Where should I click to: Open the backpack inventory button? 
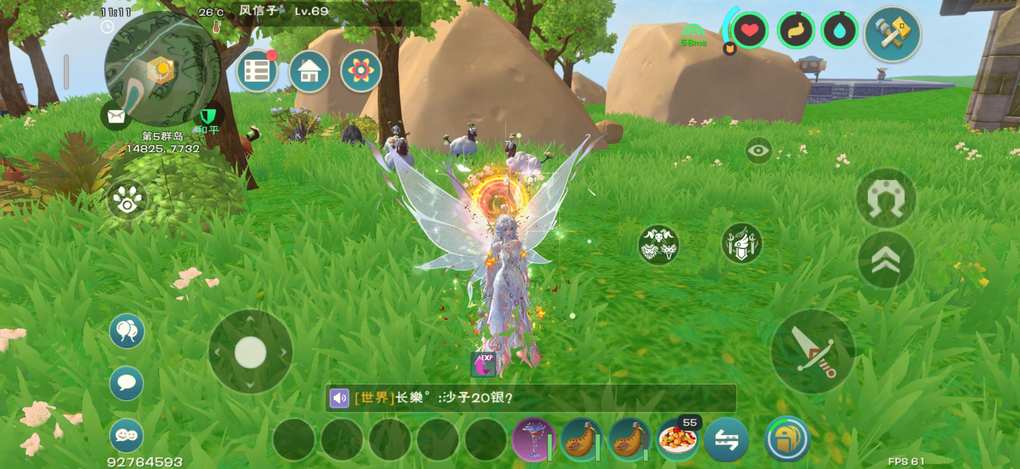tap(788, 438)
